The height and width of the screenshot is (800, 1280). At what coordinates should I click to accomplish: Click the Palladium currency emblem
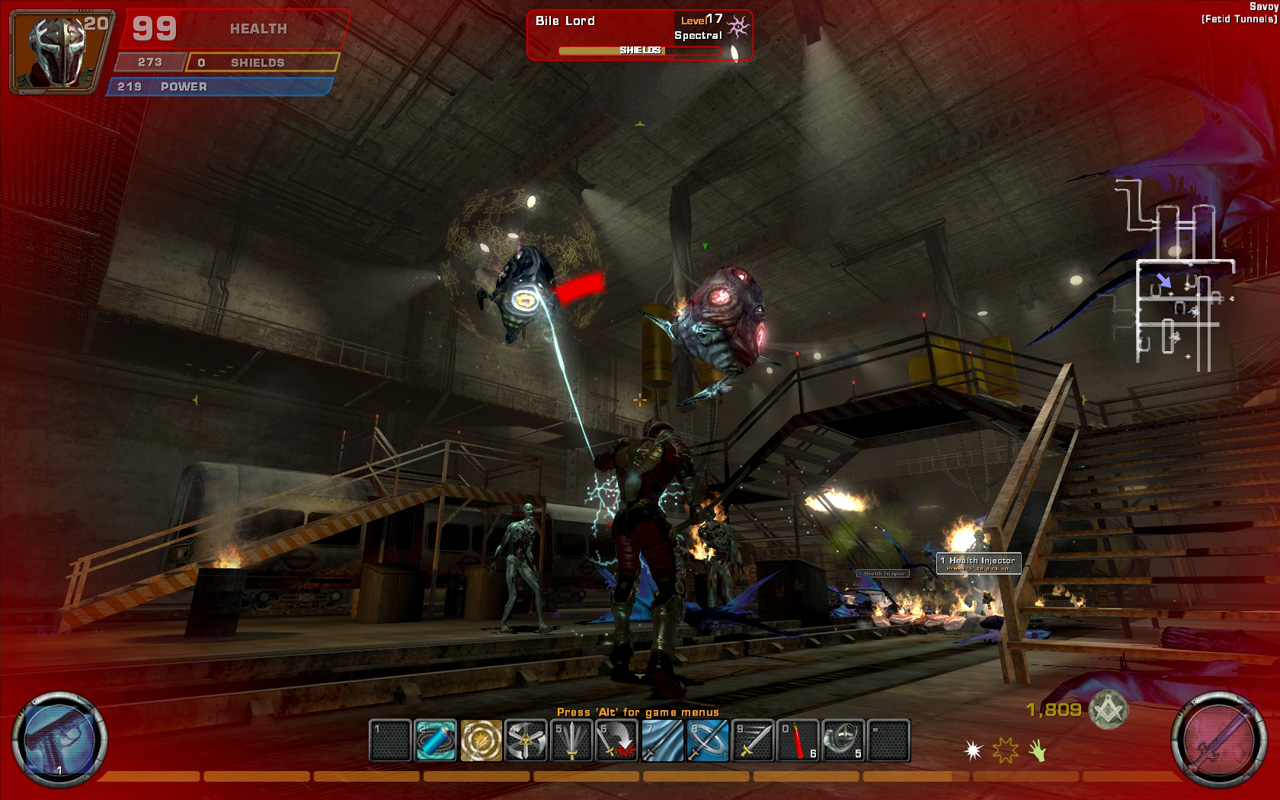click(1108, 710)
